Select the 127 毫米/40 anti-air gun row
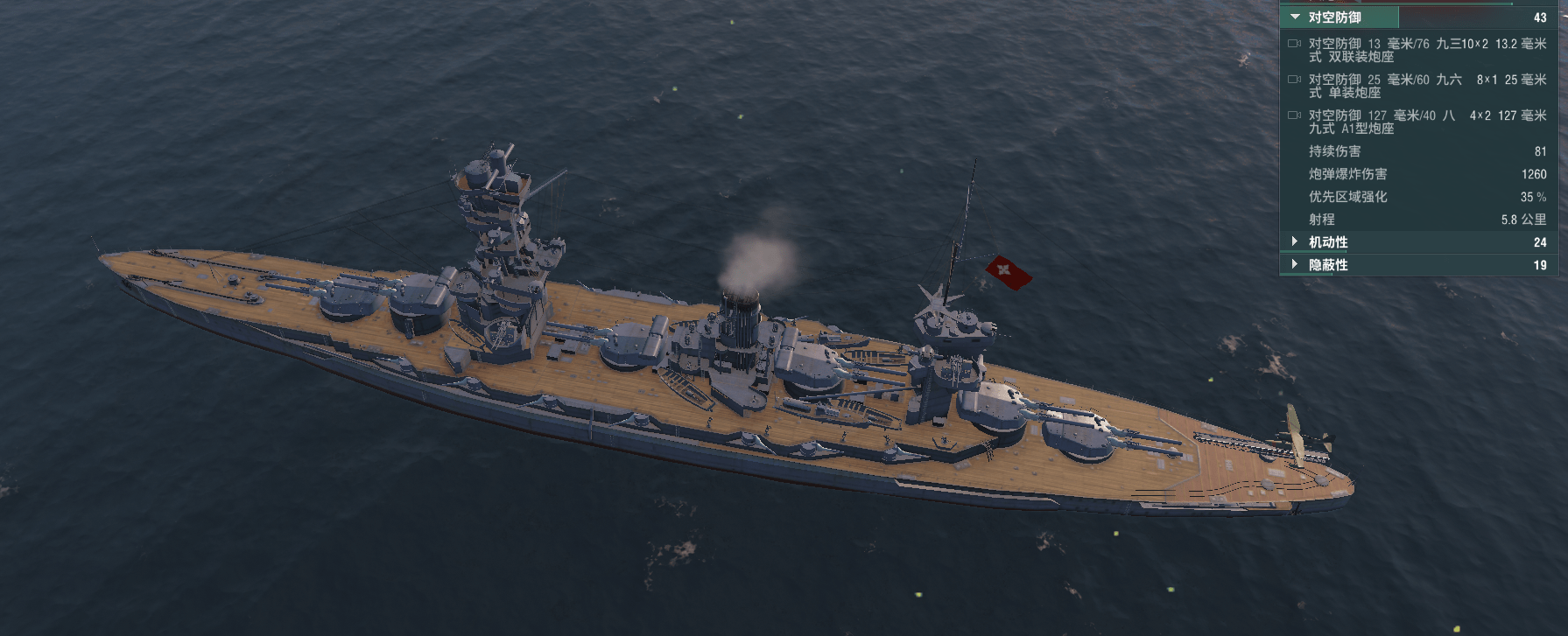The image size is (1568, 636). click(x=1418, y=122)
